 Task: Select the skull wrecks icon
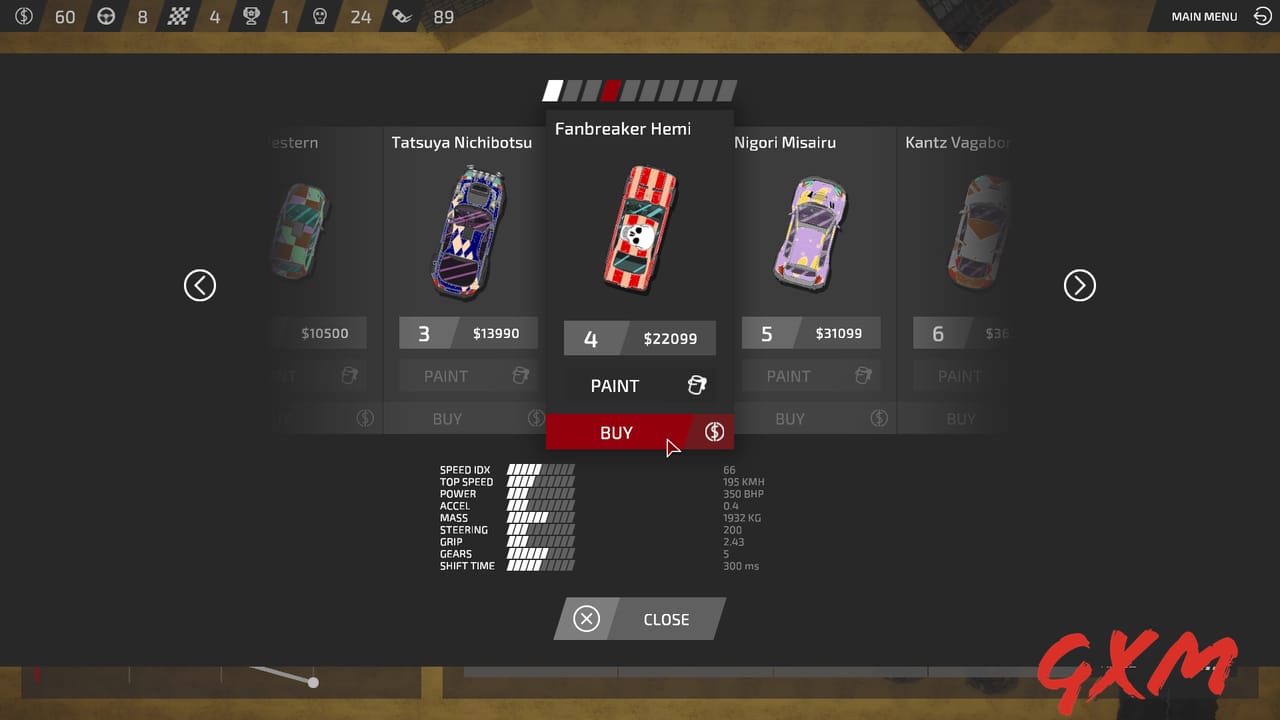(x=318, y=16)
